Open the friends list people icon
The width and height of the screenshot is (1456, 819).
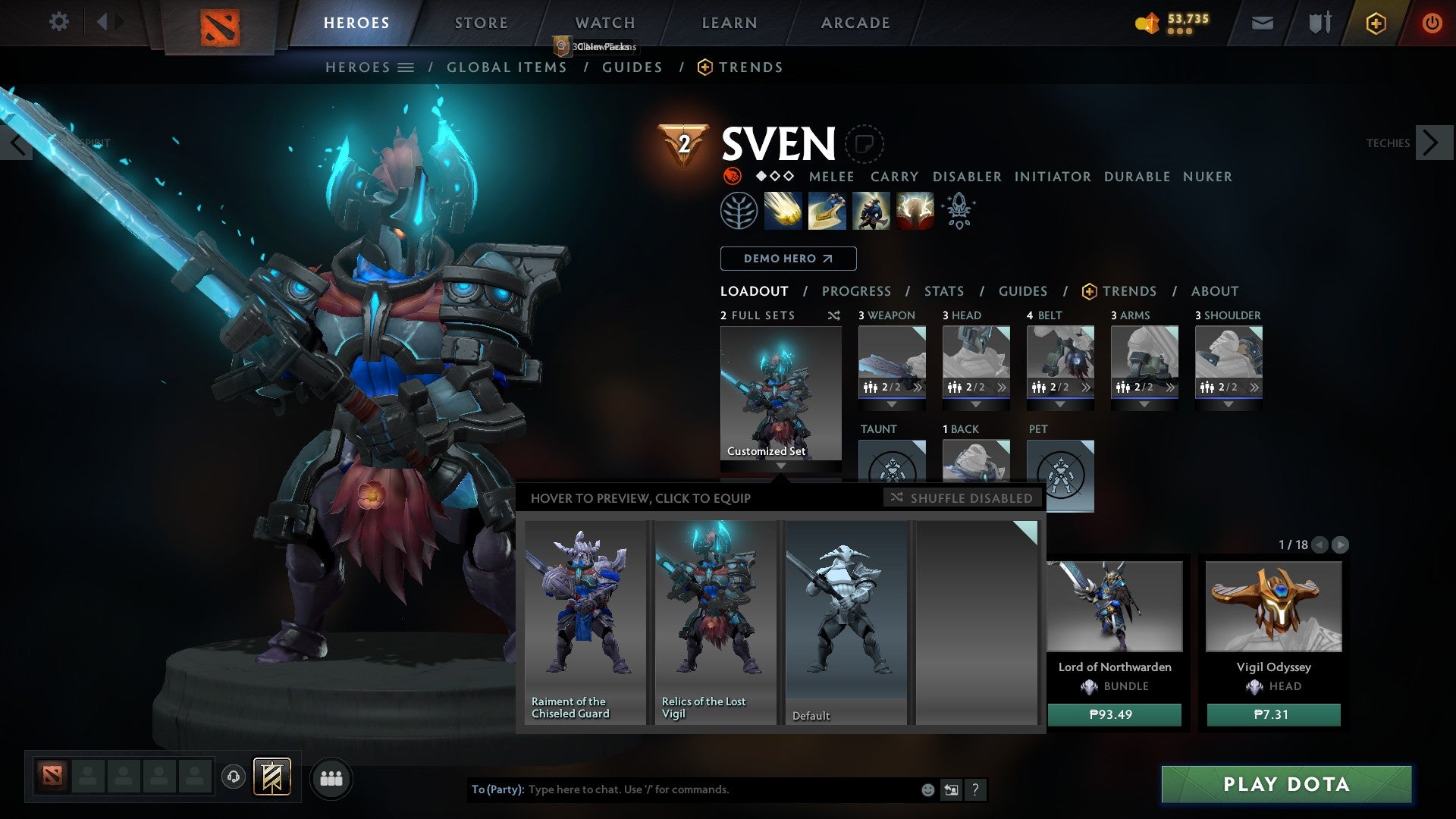click(x=331, y=778)
